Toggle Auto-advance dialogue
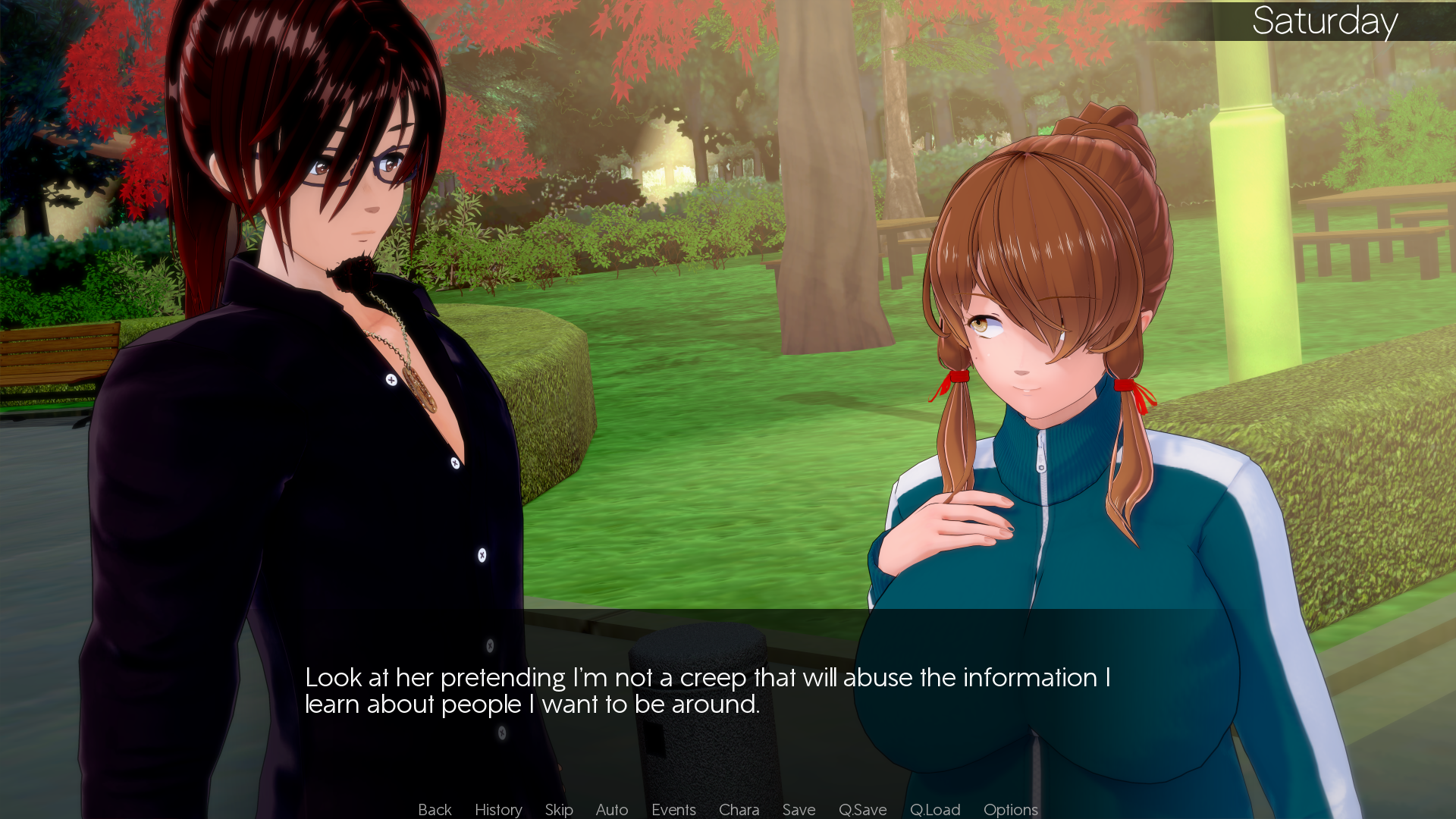 point(612,809)
